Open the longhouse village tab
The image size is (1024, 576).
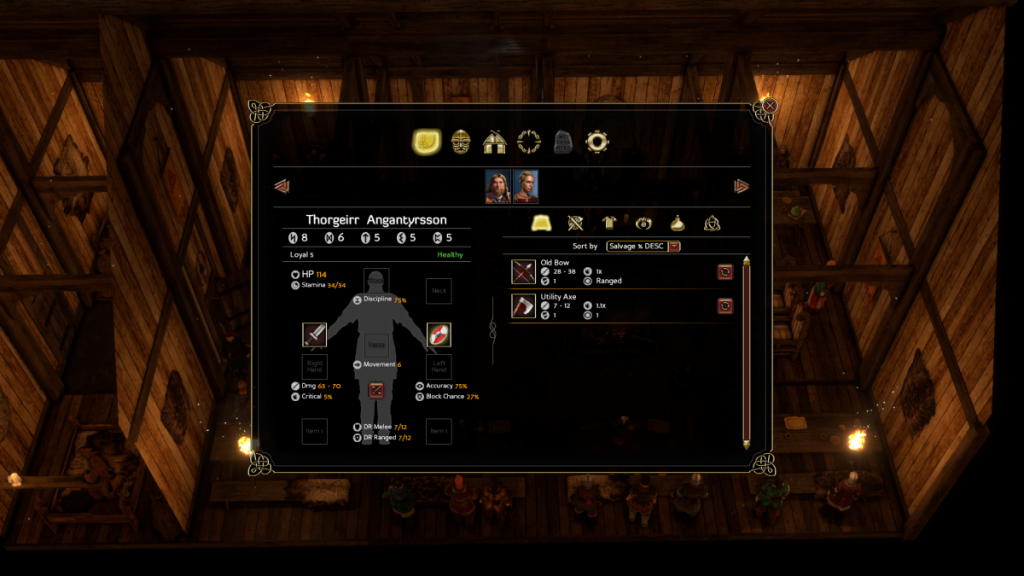[x=494, y=142]
